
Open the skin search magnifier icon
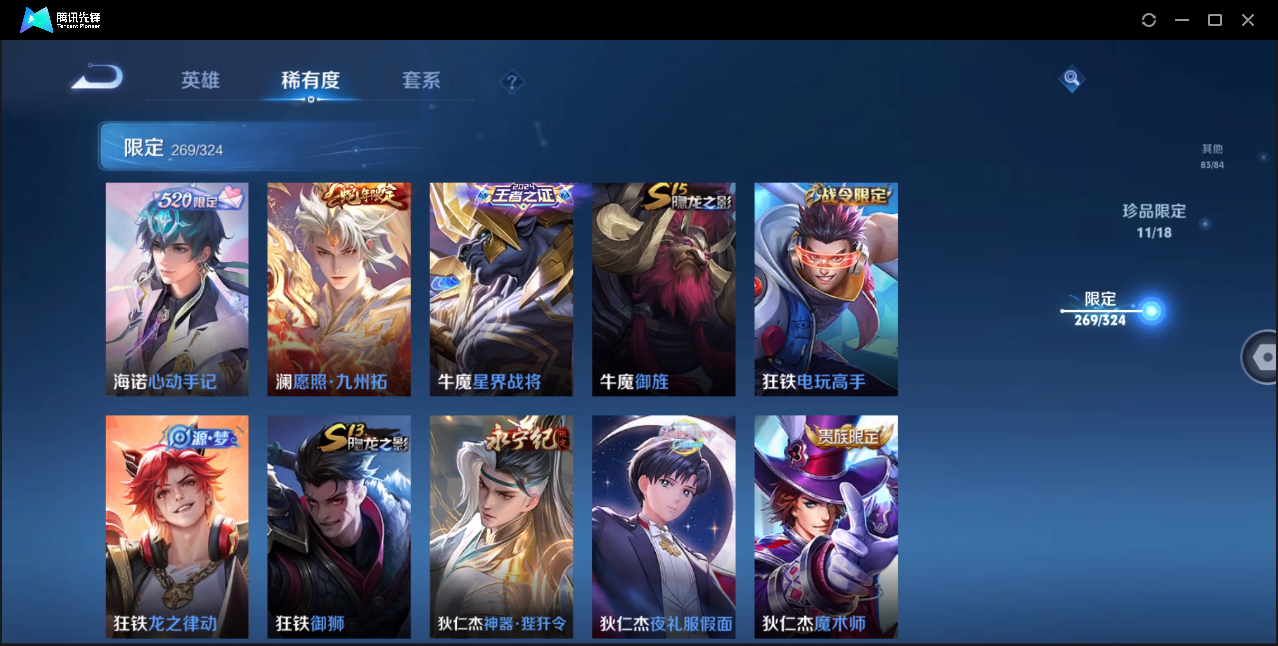click(x=1071, y=78)
